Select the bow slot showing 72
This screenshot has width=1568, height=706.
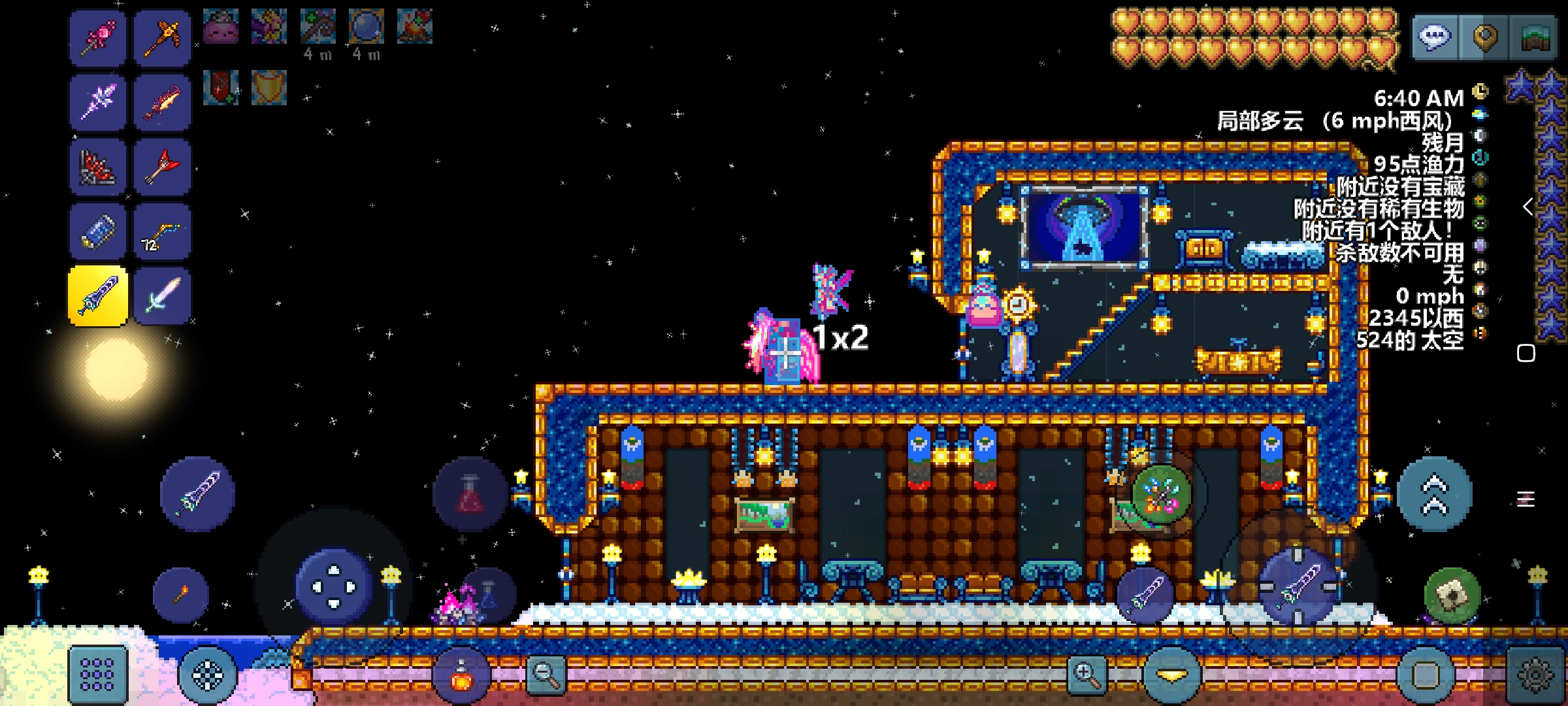click(162, 232)
